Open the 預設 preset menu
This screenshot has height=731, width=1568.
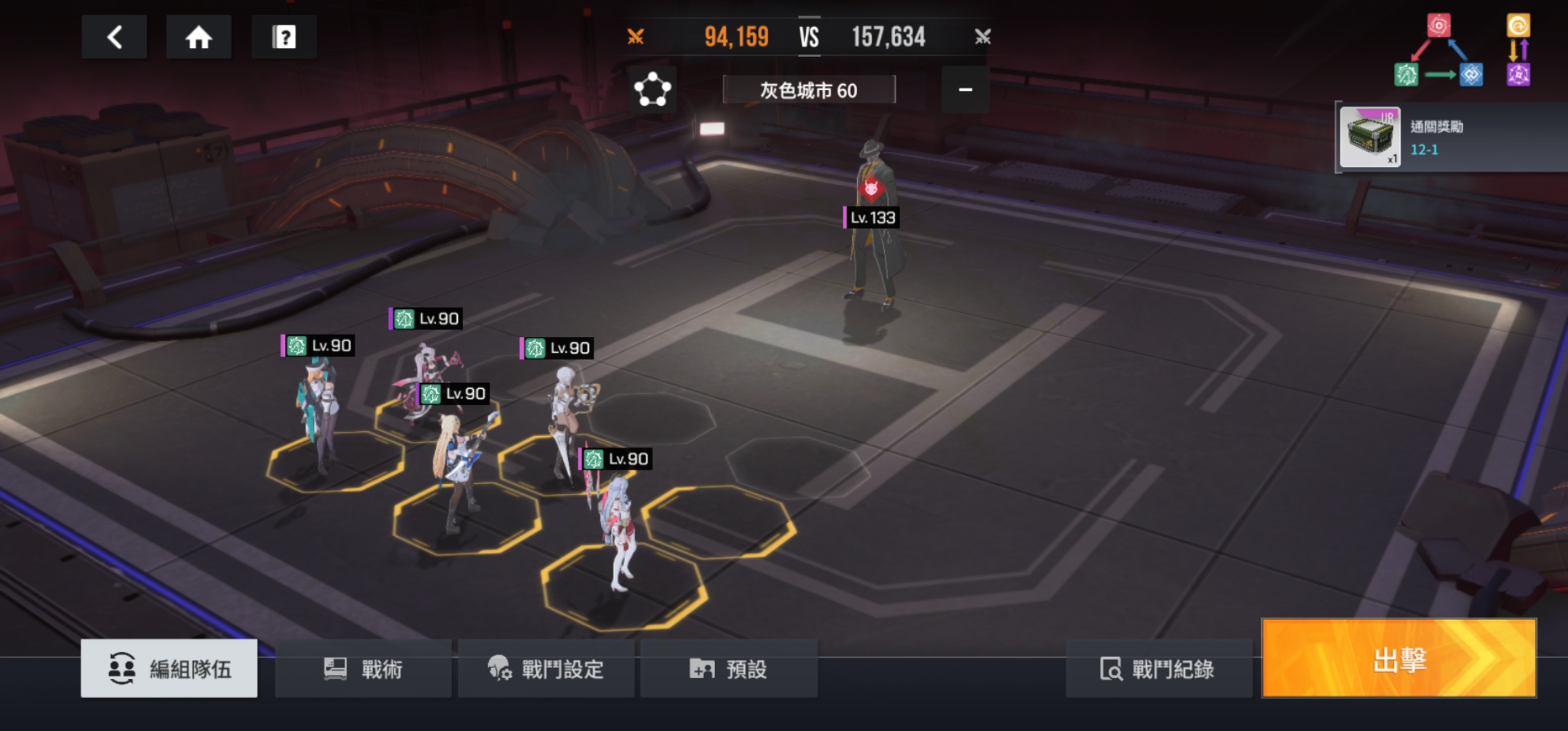pyautogui.click(x=728, y=669)
